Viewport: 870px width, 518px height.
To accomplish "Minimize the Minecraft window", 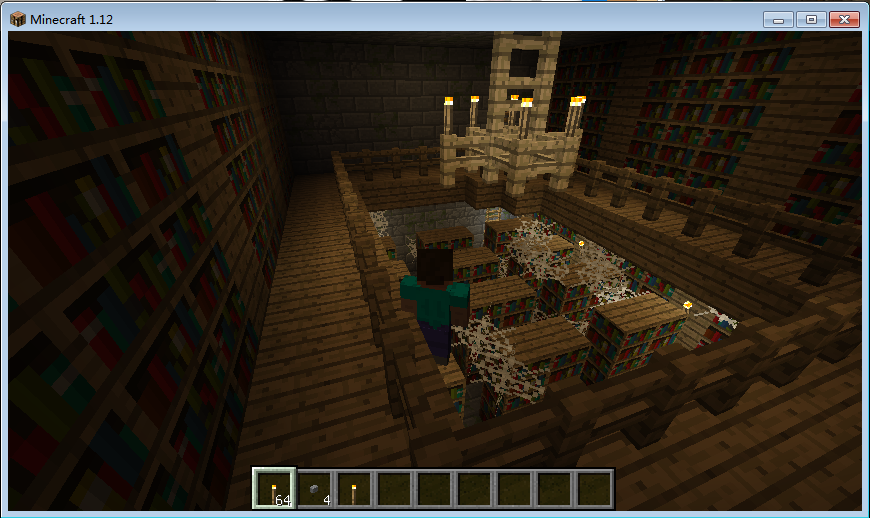I will (x=777, y=19).
